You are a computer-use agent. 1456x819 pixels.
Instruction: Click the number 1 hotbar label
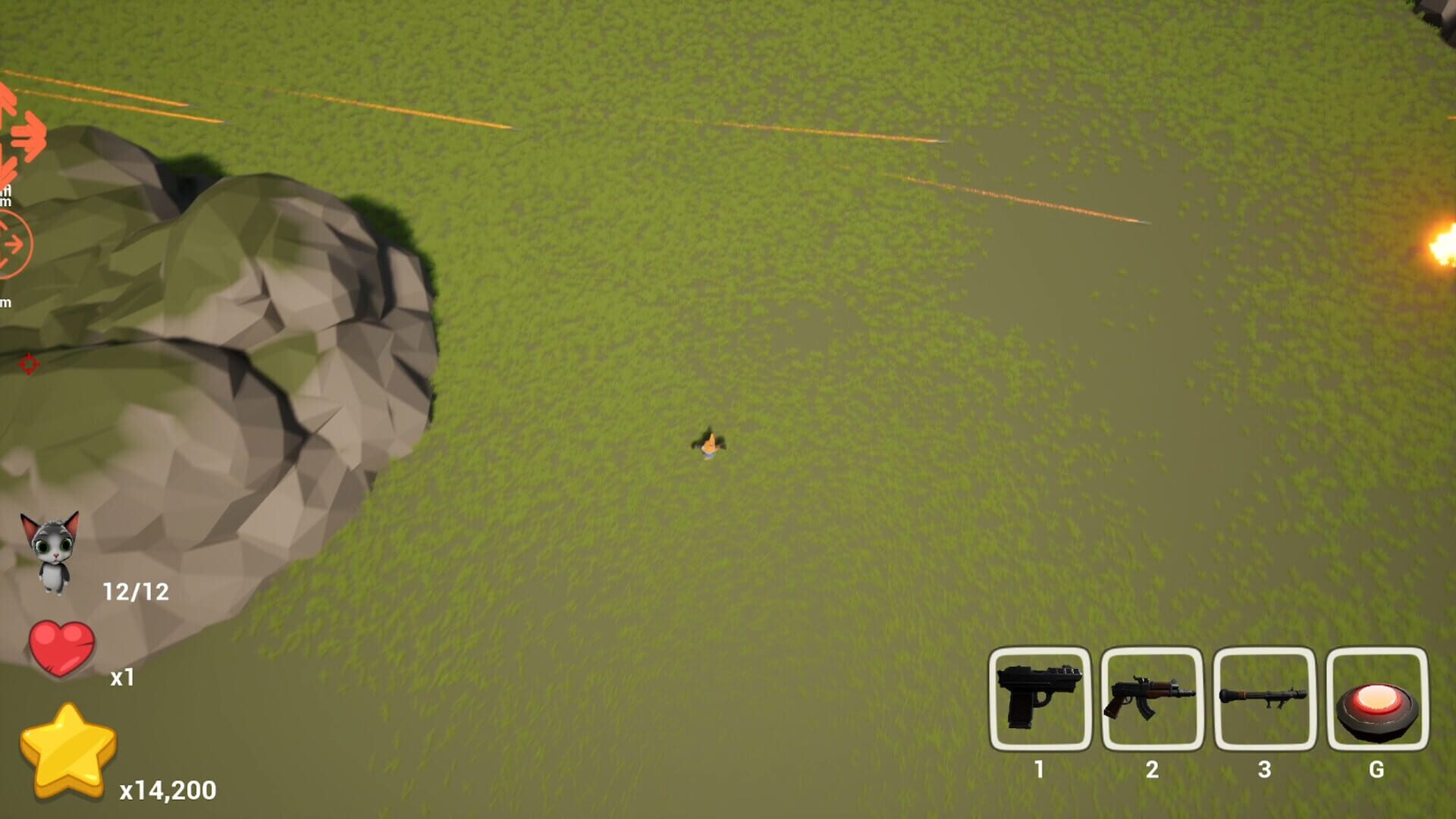point(1039,768)
